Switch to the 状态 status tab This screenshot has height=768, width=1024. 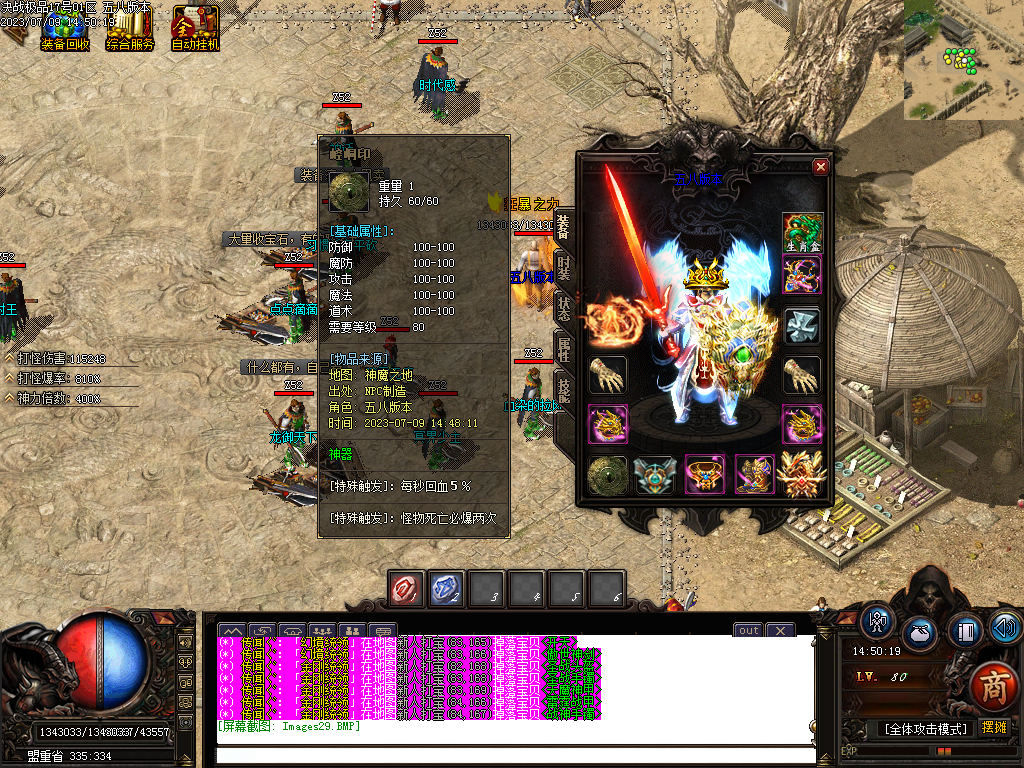click(564, 307)
